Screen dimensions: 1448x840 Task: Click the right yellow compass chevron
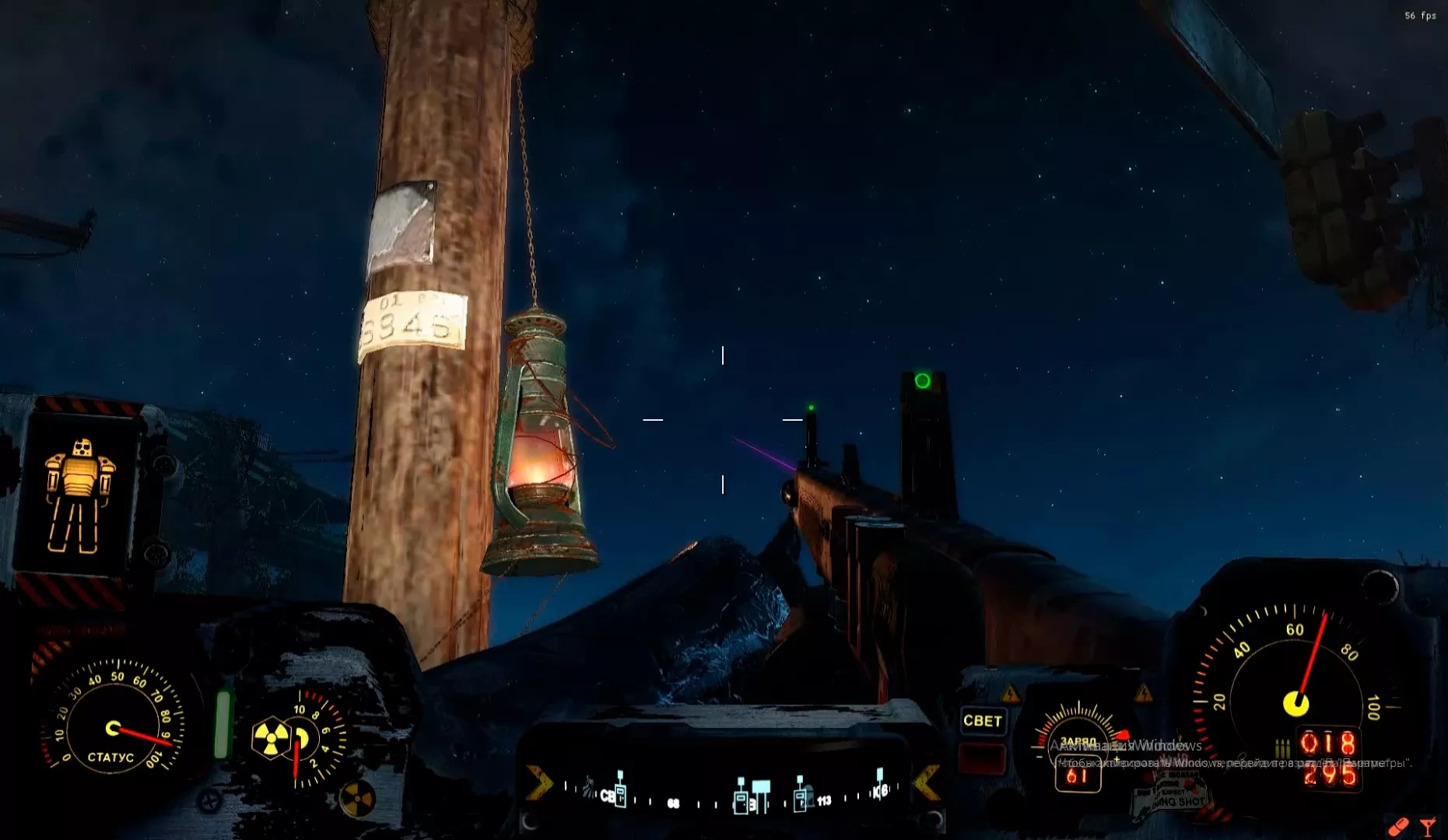click(926, 782)
